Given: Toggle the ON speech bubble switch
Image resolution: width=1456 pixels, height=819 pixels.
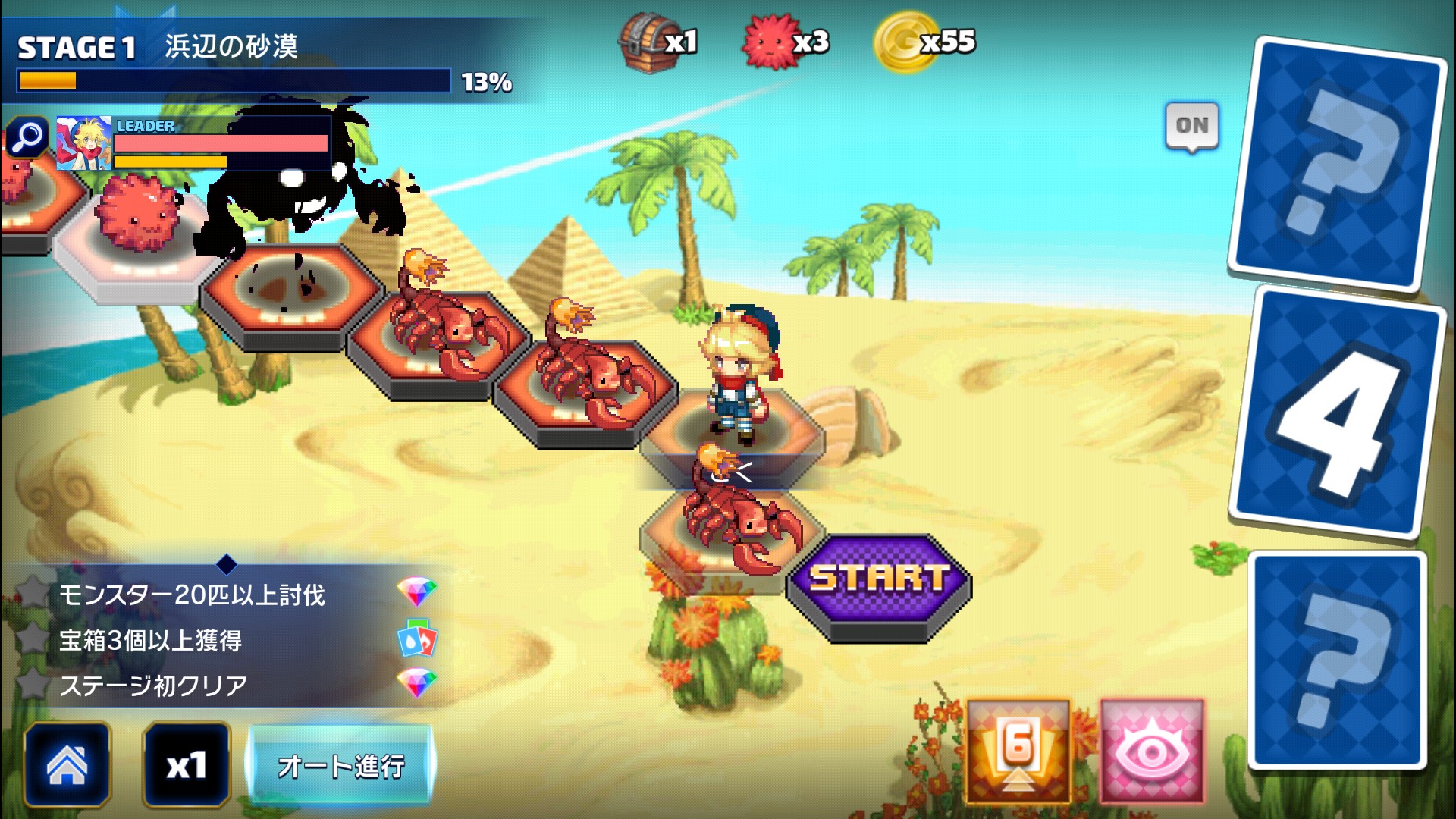Looking at the screenshot, I should 1191,126.
